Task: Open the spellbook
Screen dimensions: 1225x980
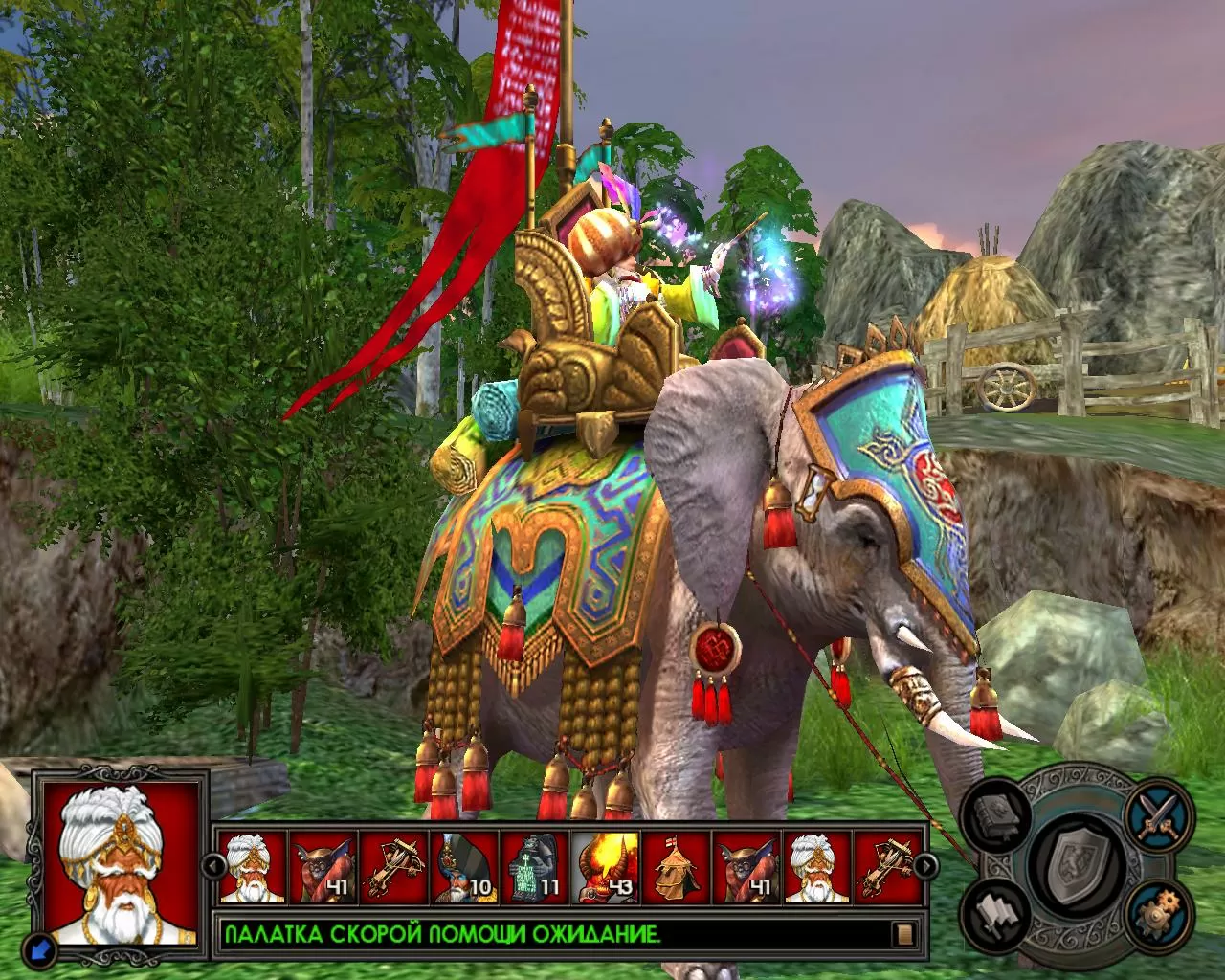Action: click(x=1000, y=816)
